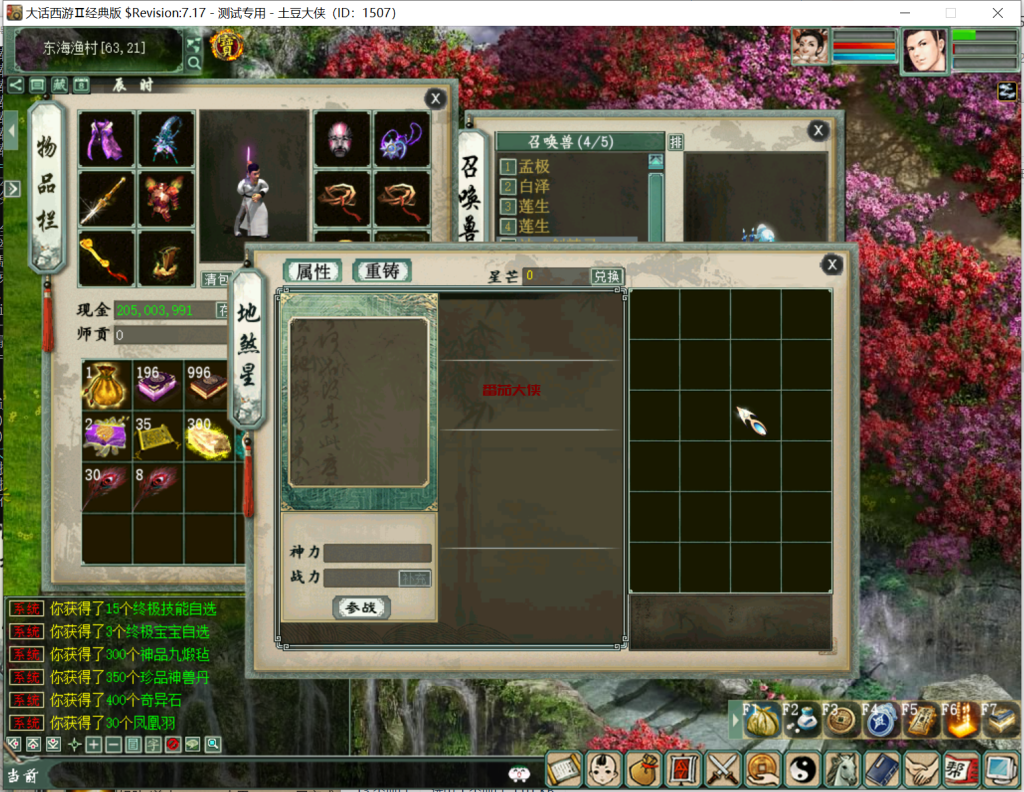
Task: Select the golden pouch inventory item
Action: pos(106,386)
